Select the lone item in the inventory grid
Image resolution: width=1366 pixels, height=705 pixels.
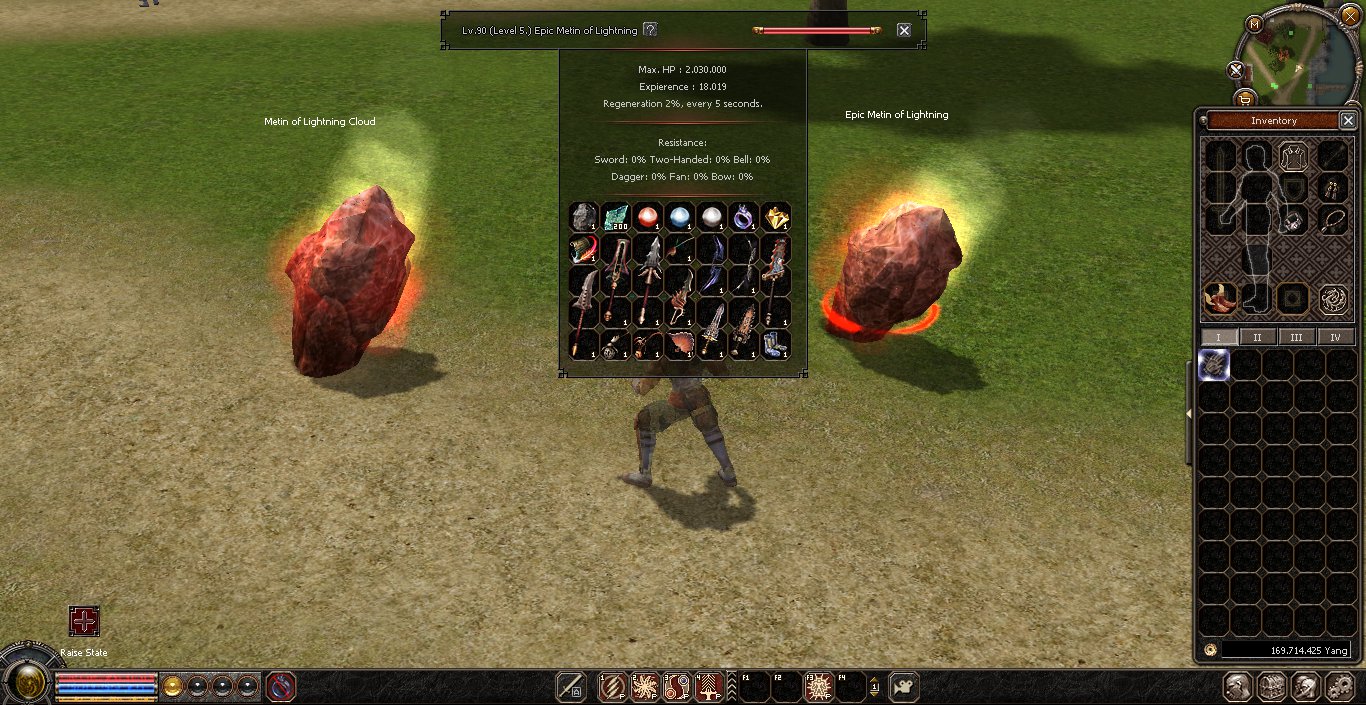point(1214,365)
